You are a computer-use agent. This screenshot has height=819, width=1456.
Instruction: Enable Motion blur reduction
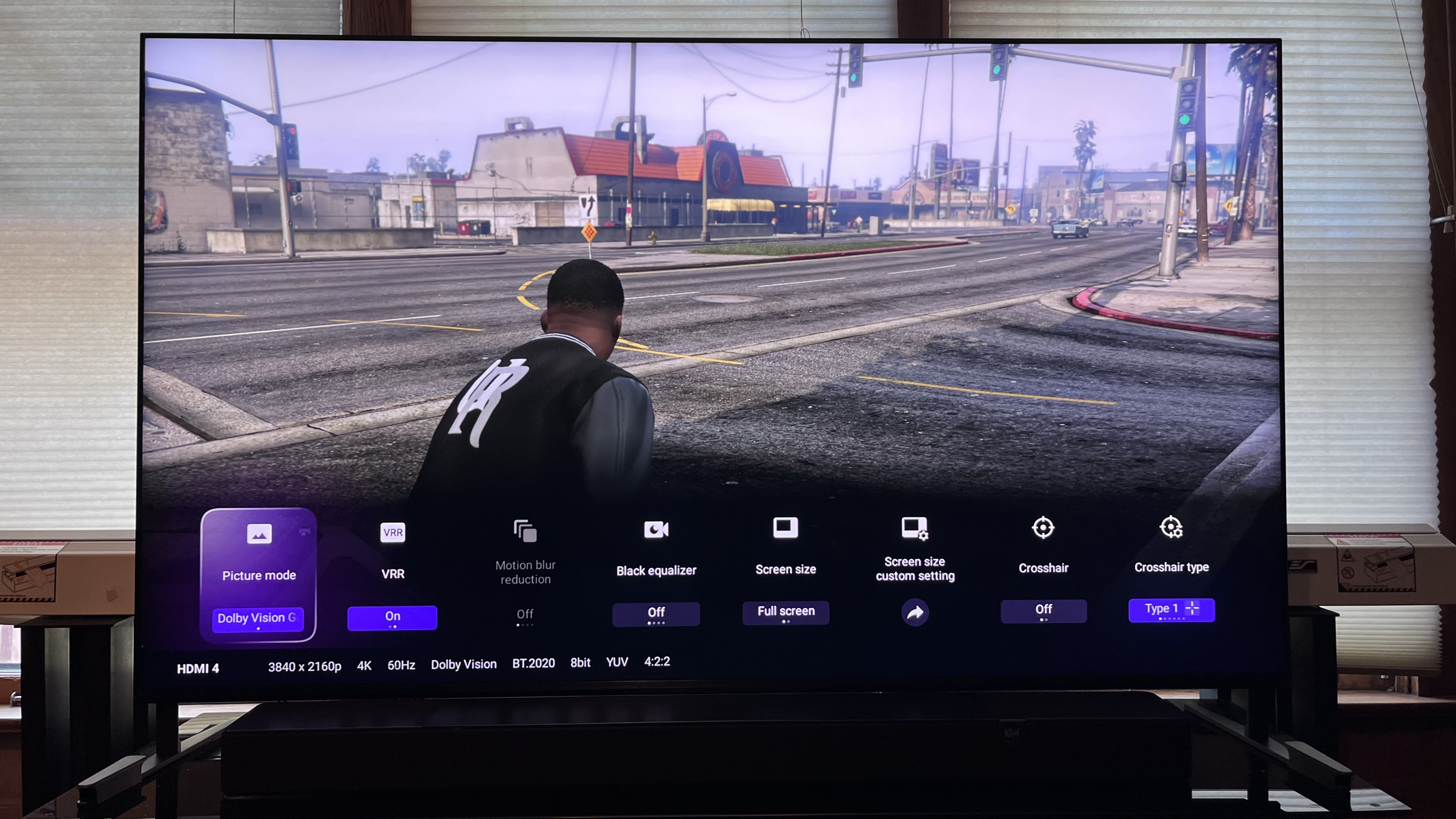tap(525, 614)
